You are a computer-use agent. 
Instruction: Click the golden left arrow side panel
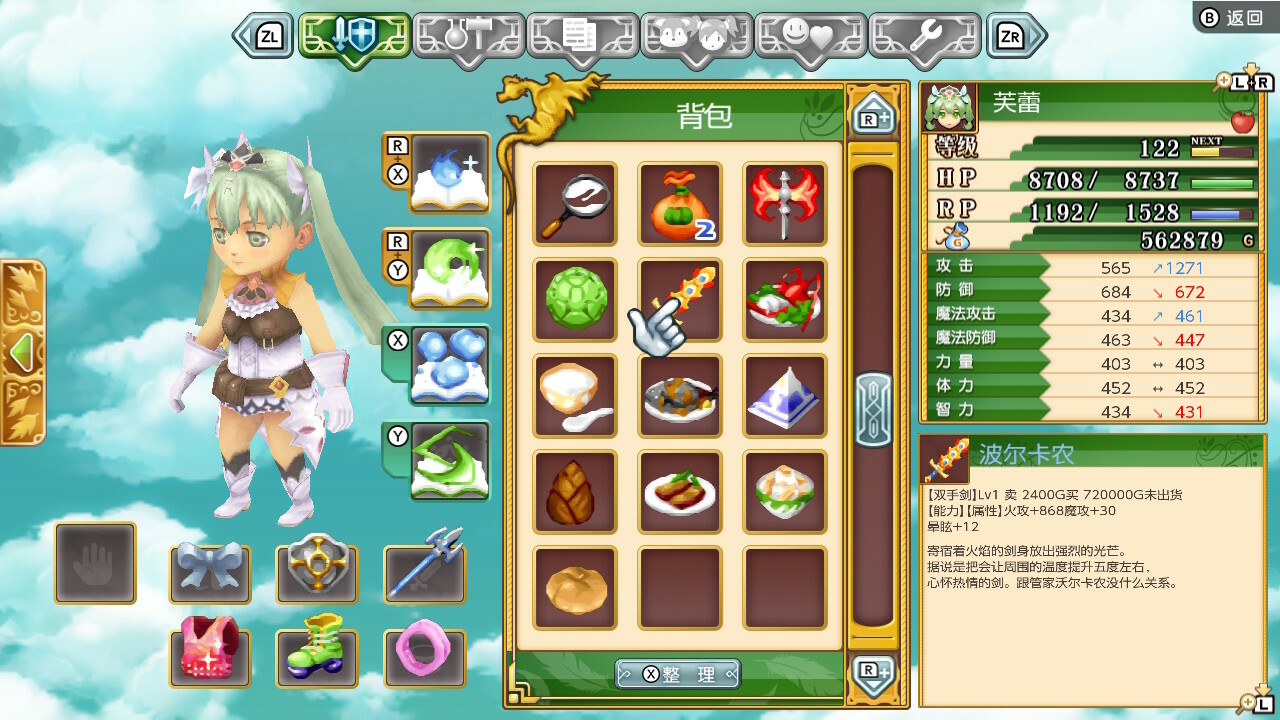click(x=20, y=352)
